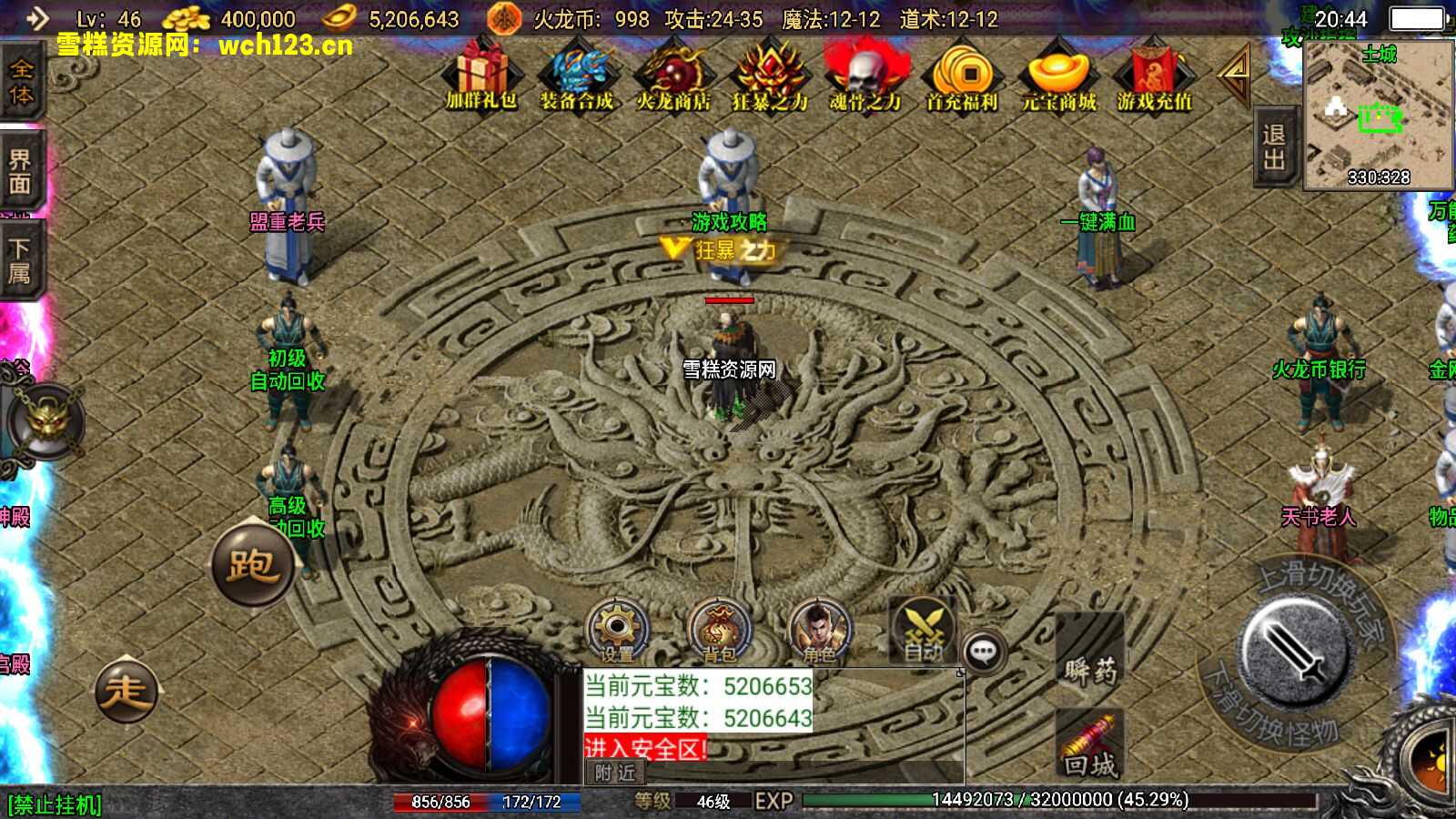Click the 退出 exit button
The image size is (1456, 819).
[x=1274, y=147]
